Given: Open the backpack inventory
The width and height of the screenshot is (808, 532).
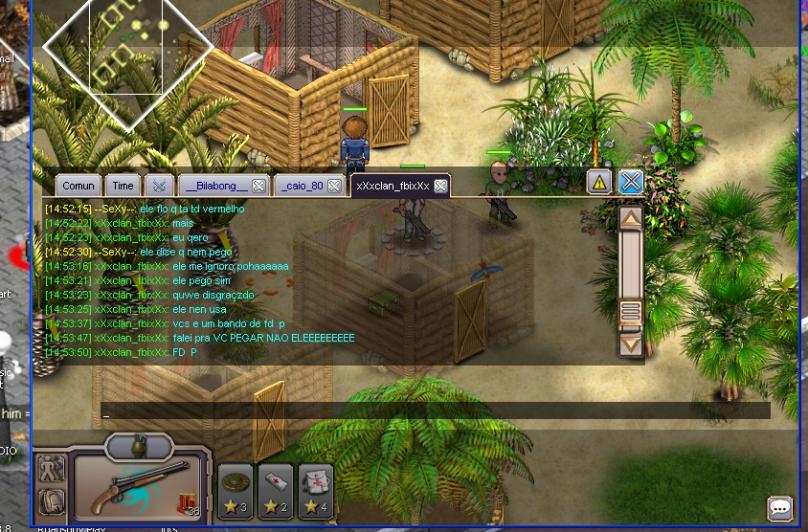Looking at the screenshot, I should click(51, 502).
